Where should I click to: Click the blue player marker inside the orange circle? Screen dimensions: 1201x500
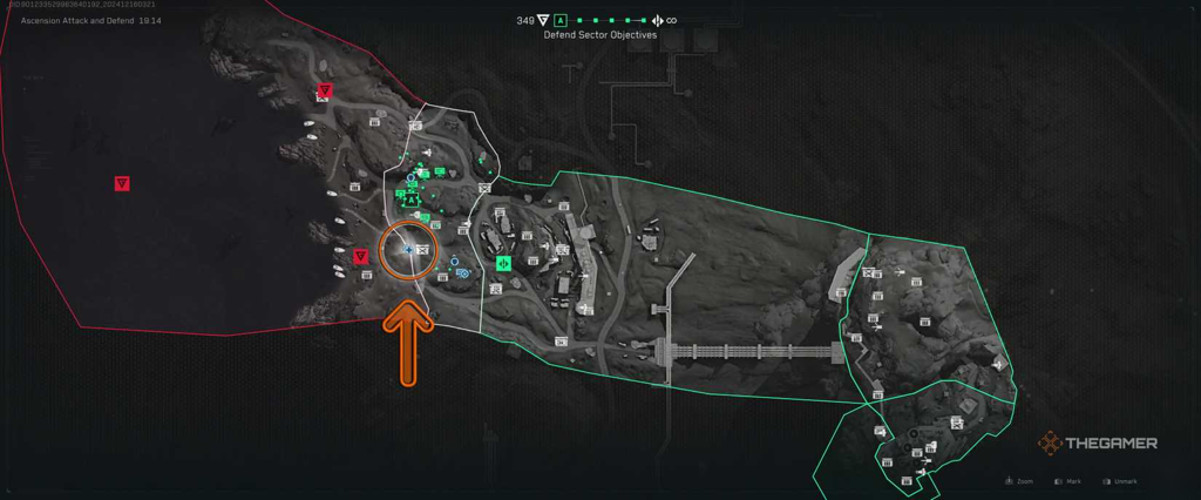408,249
